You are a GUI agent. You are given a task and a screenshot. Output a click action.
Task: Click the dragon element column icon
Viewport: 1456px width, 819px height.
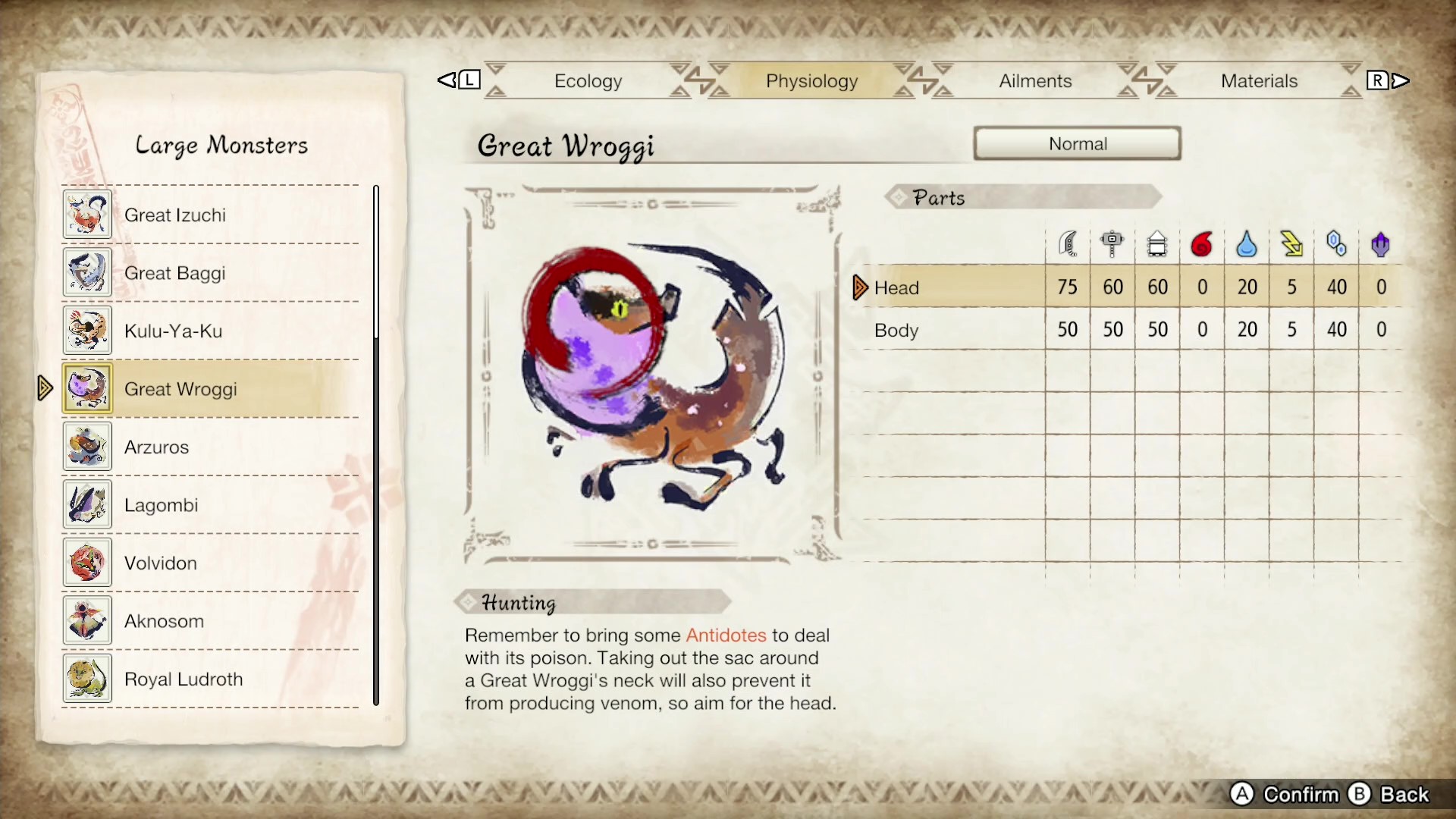1380,243
